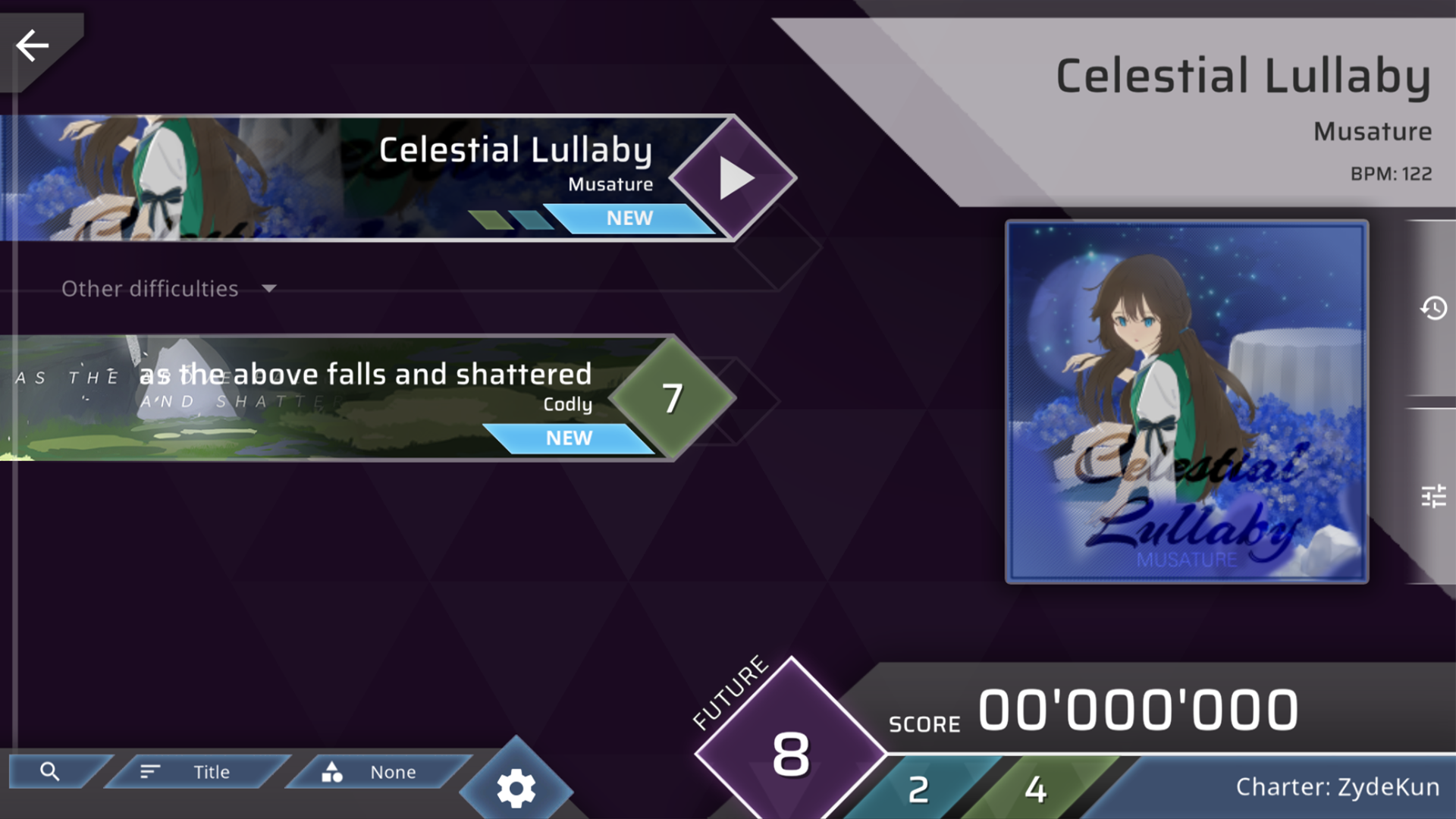1456x819 pixels.
Task: Click the sort icon next to Title
Action: pyautogui.click(x=149, y=771)
